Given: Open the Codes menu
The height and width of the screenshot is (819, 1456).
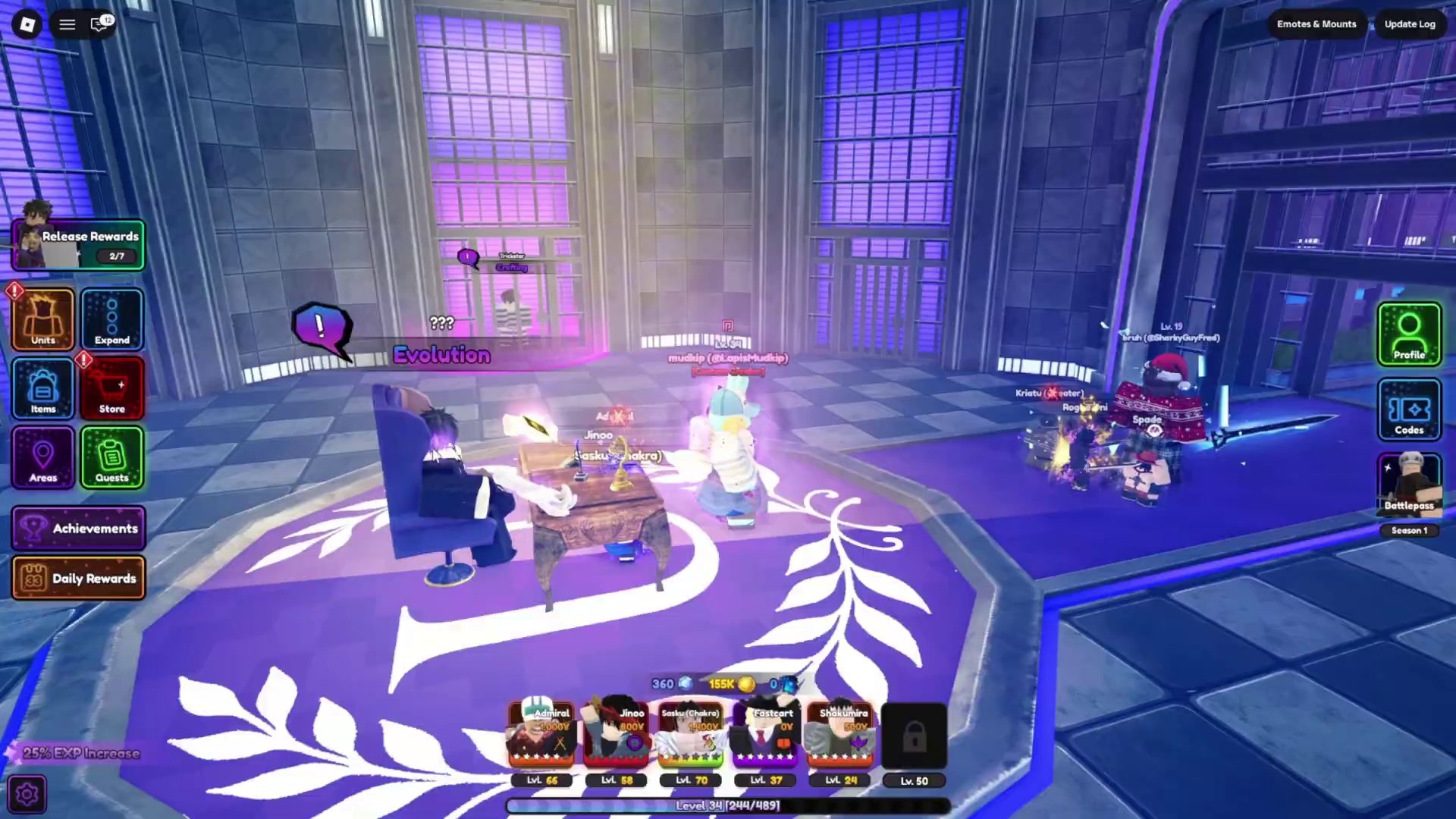Looking at the screenshot, I should (x=1409, y=409).
